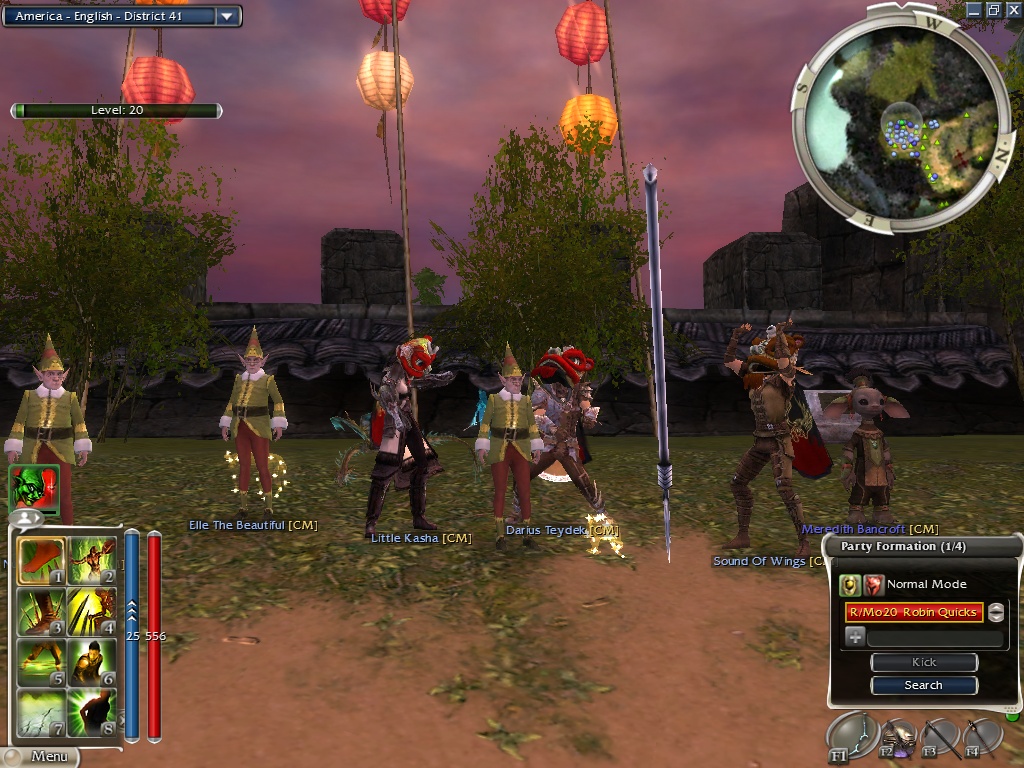Click the green goblin effect icon

(34, 489)
